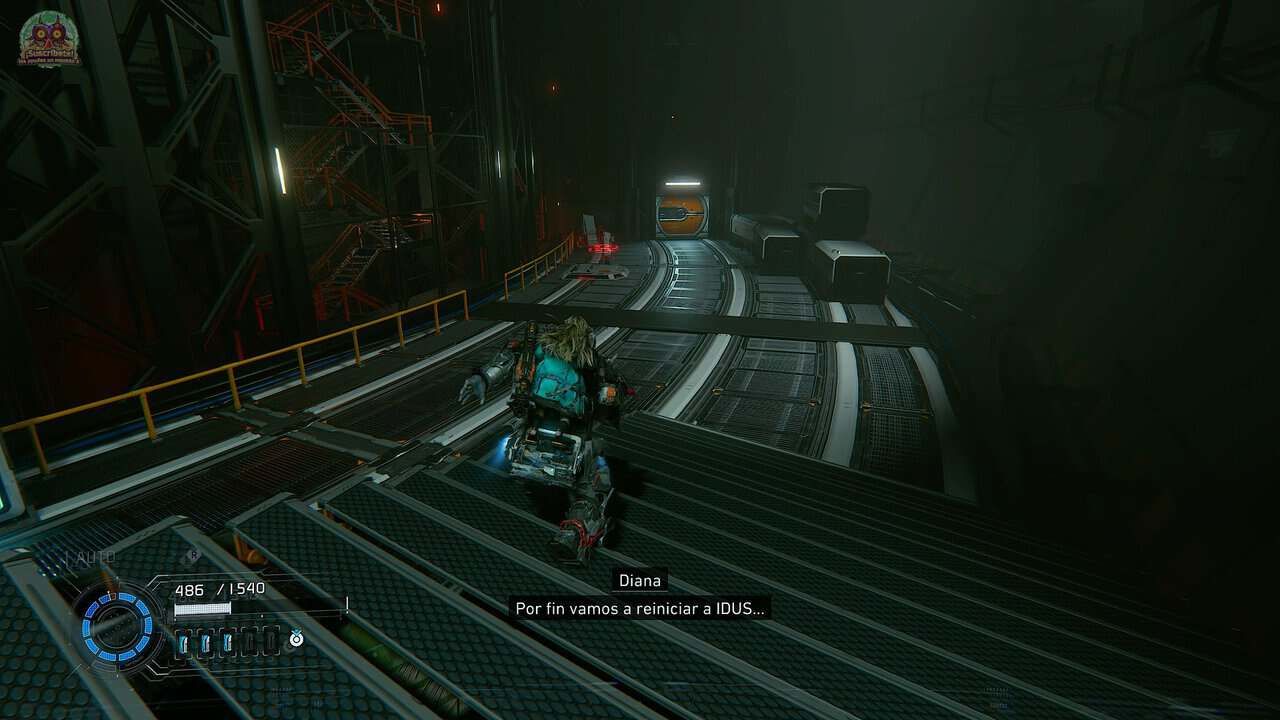The image size is (1280, 720).
Task: Toggle the AUTO fire mode label
Action: [x=91, y=557]
